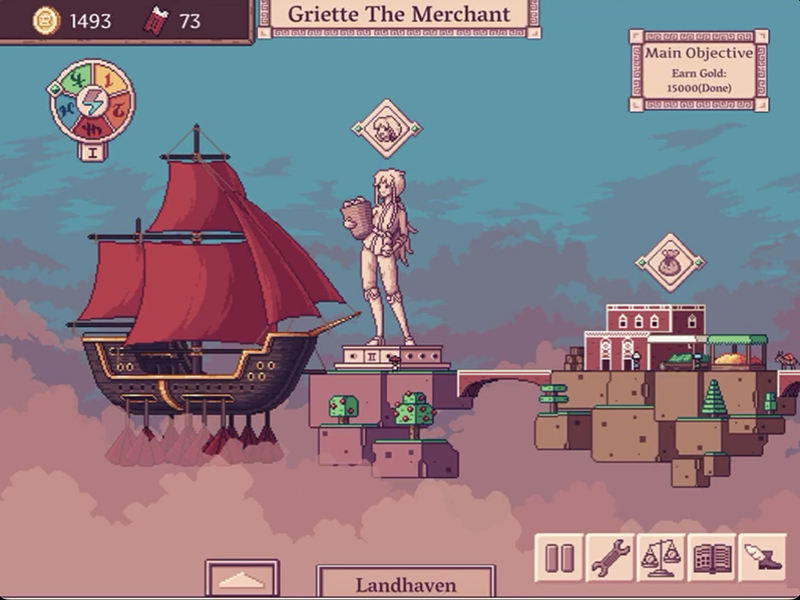Select the yellow segment of the wheel
The image size is (800, 600).
coord(107,78)
